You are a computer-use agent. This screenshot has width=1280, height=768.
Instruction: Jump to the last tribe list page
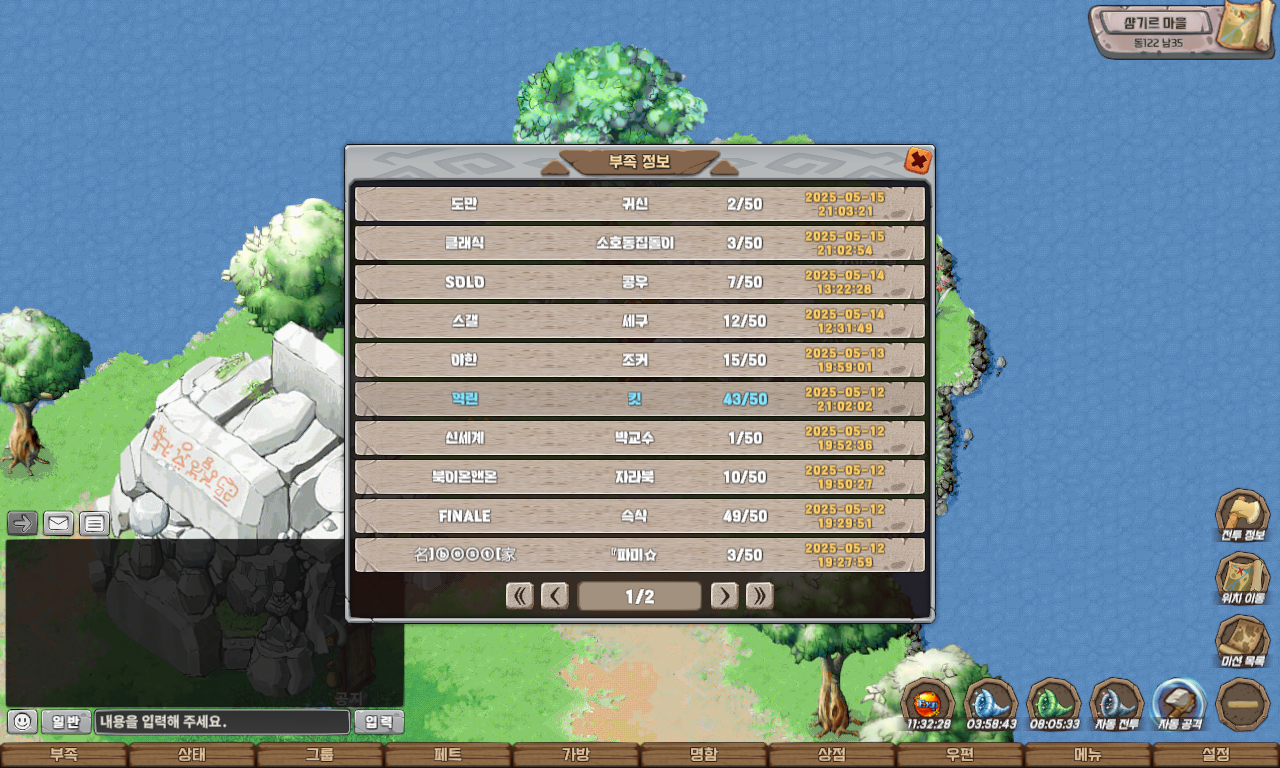point(759,596)
